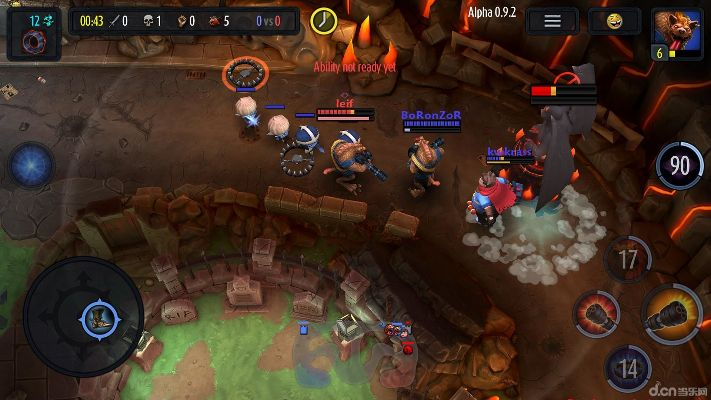The width and height of the screenshot is (711, 400).
Task: Tap the yellow clock icon
Action: (x=323, y=21)
